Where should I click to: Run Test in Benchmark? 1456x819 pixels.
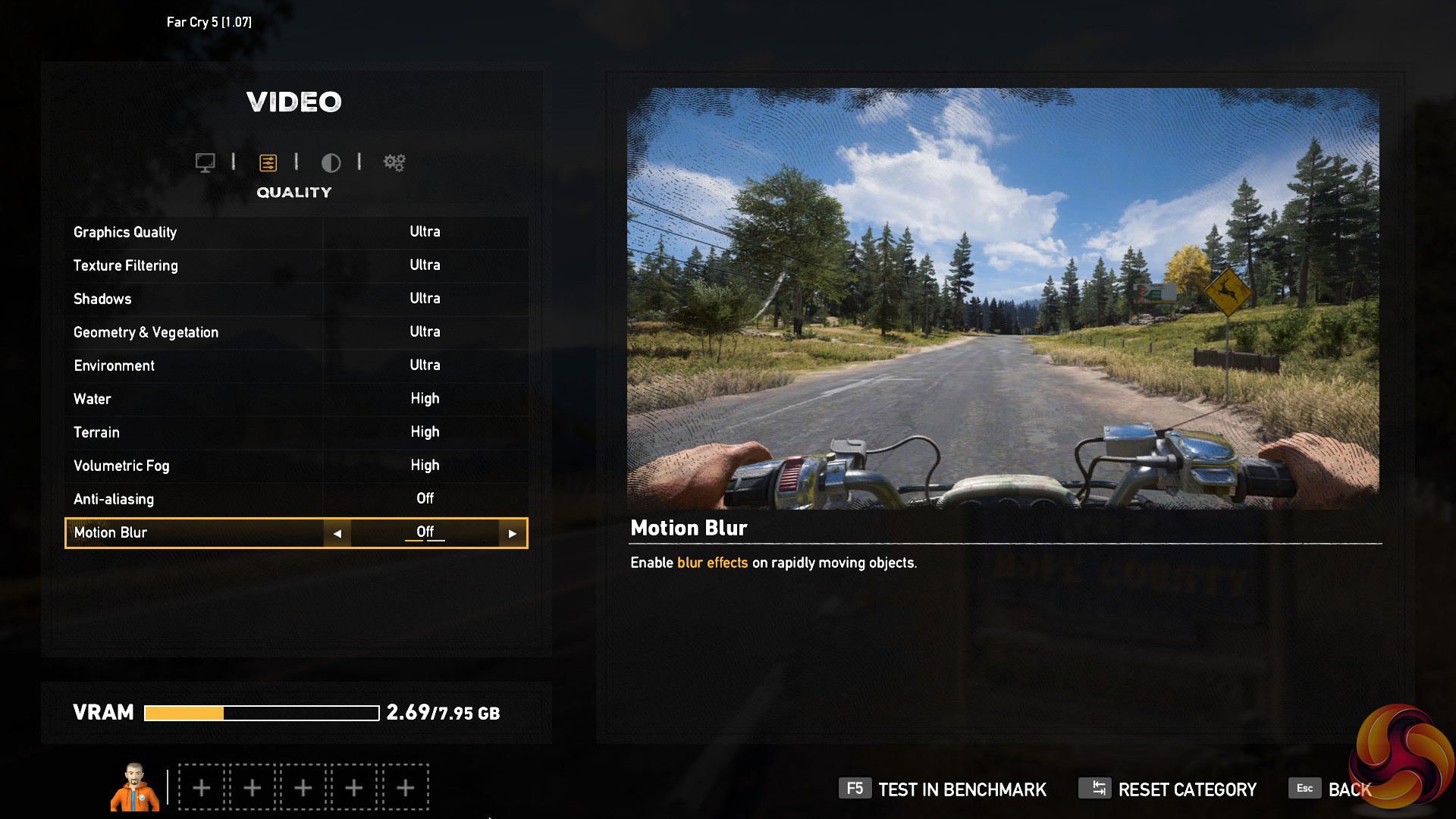(x=943, y=789)
